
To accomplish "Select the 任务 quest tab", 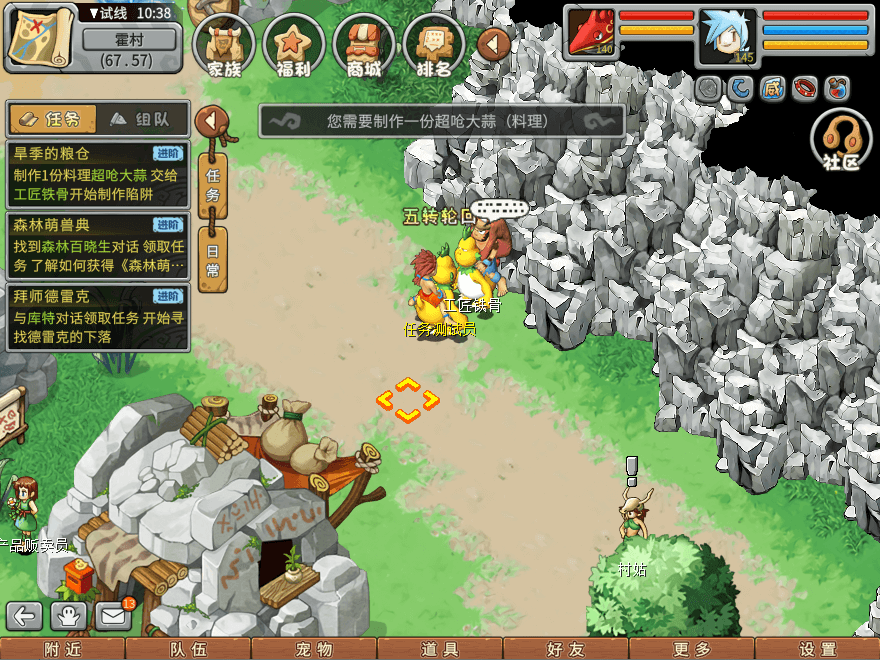I will click(53, 119).
